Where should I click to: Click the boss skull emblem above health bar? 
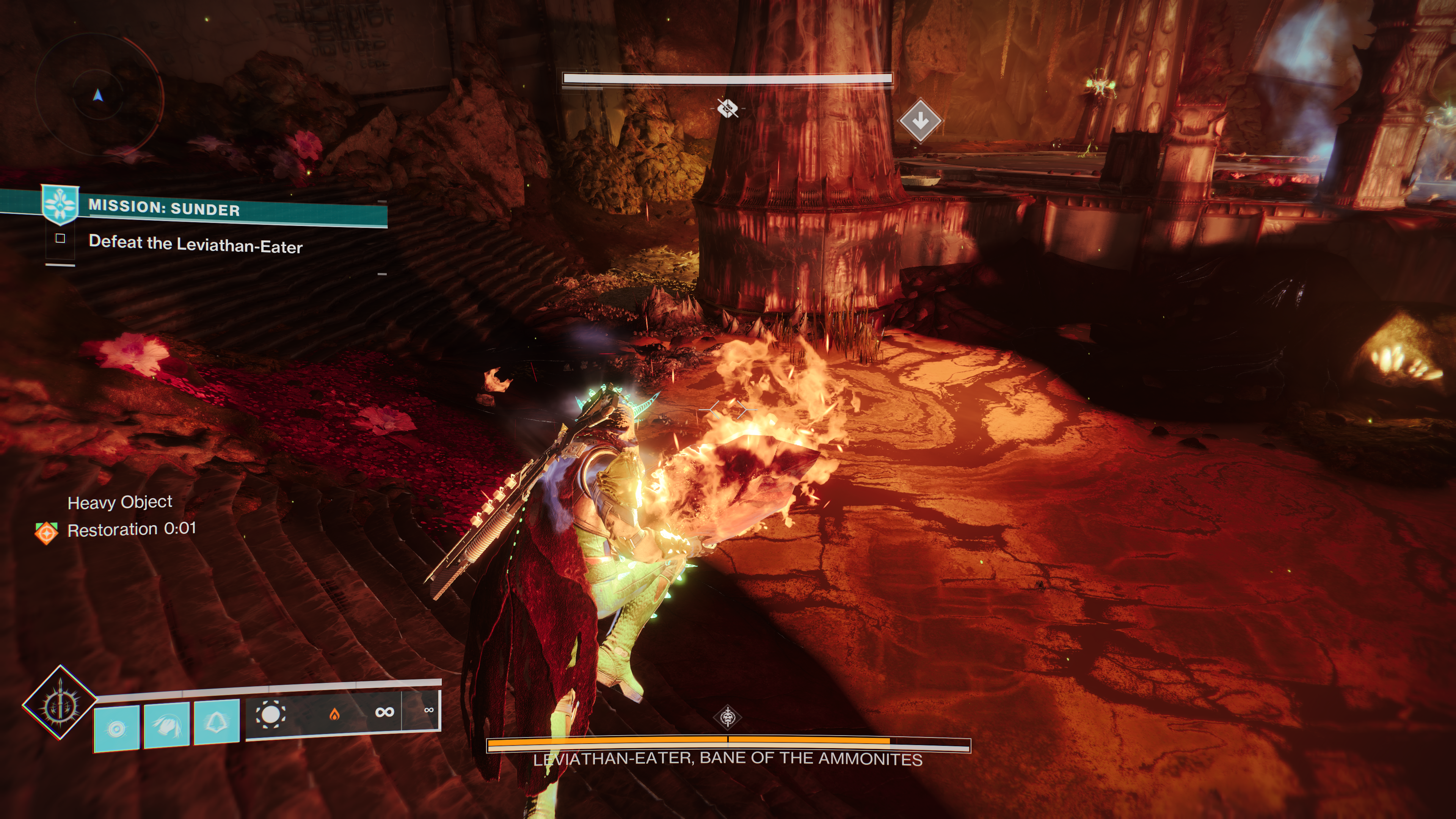click(728, 717)
